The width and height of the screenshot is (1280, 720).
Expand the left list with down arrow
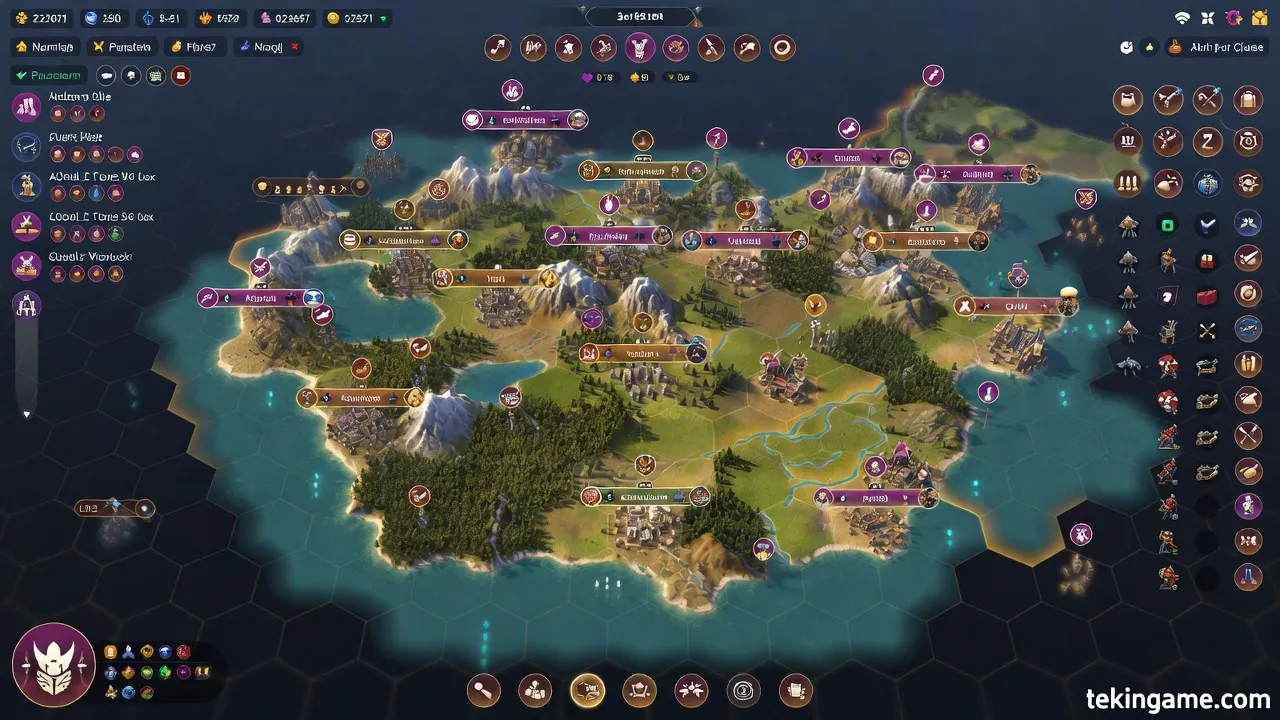[27, 413]
